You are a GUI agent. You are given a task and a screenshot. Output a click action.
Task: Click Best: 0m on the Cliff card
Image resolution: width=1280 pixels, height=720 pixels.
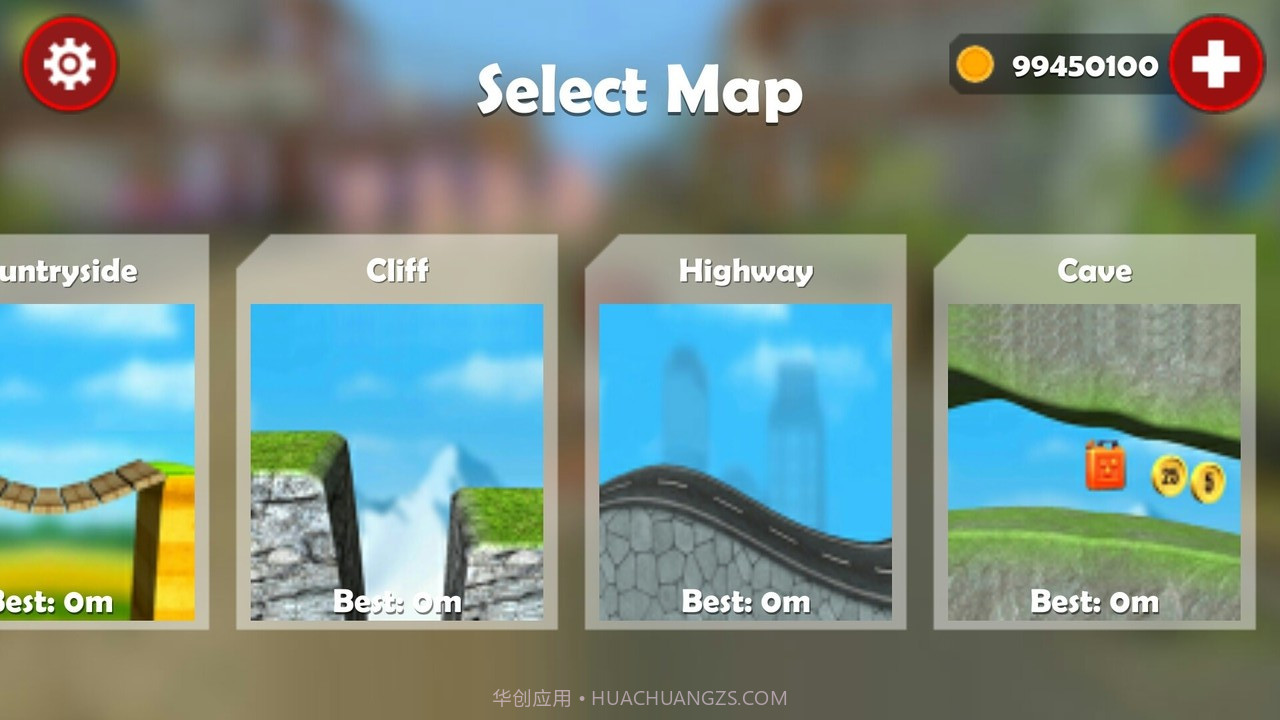[x=396, y=601]
